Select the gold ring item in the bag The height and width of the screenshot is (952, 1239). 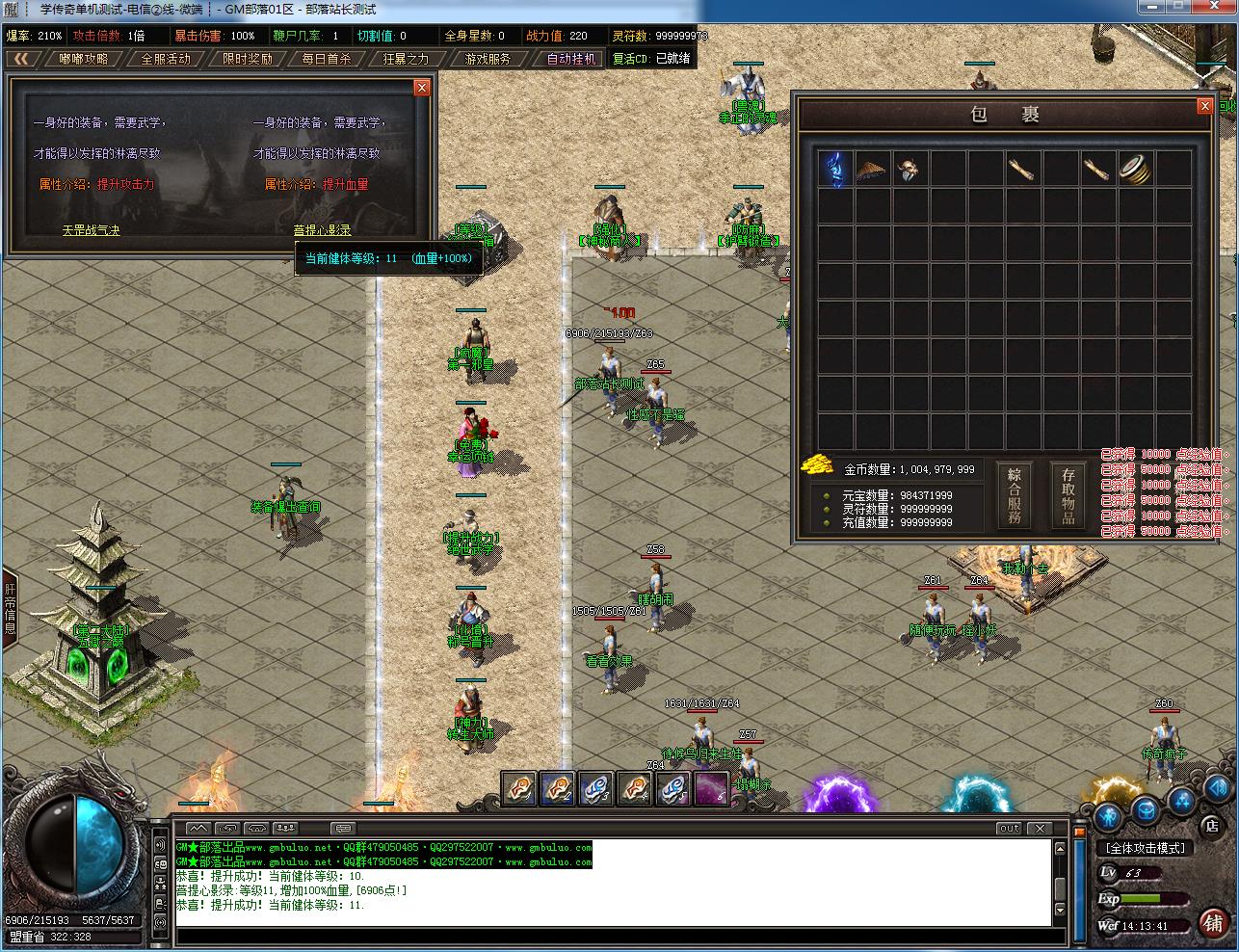coord(1136,169)
